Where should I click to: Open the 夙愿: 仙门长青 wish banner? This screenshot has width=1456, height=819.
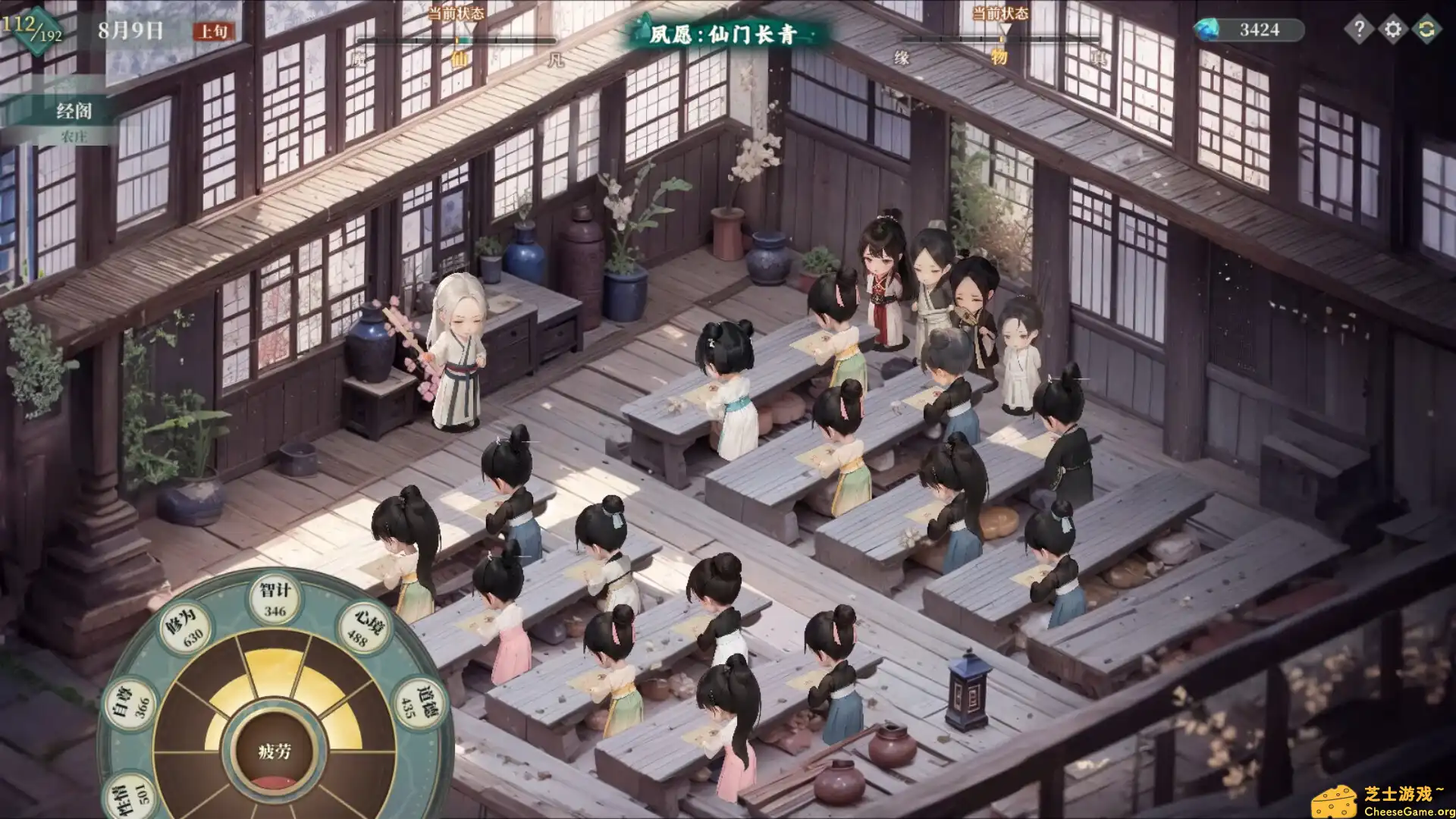pos(723,34)
